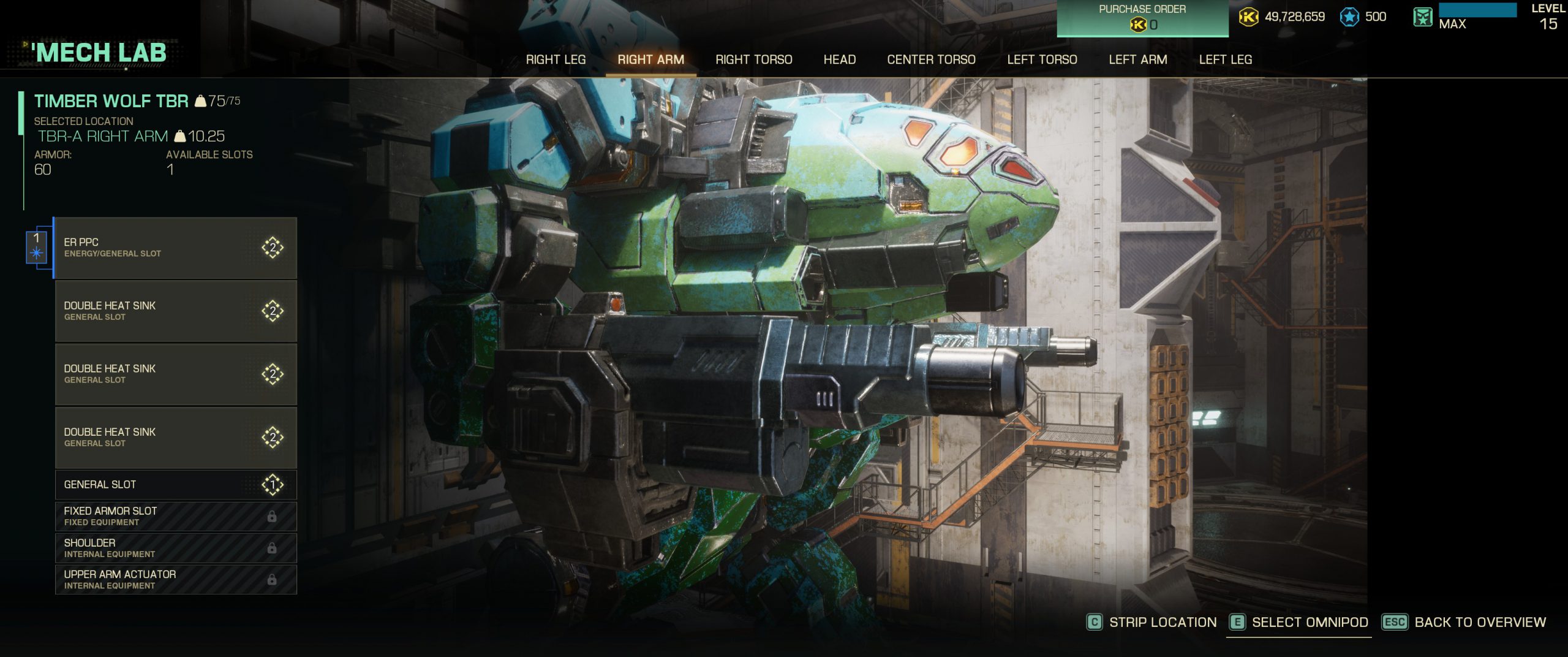Open the Purchase Order panel
Screen dimensions: 1568x657
point(1142,18)
